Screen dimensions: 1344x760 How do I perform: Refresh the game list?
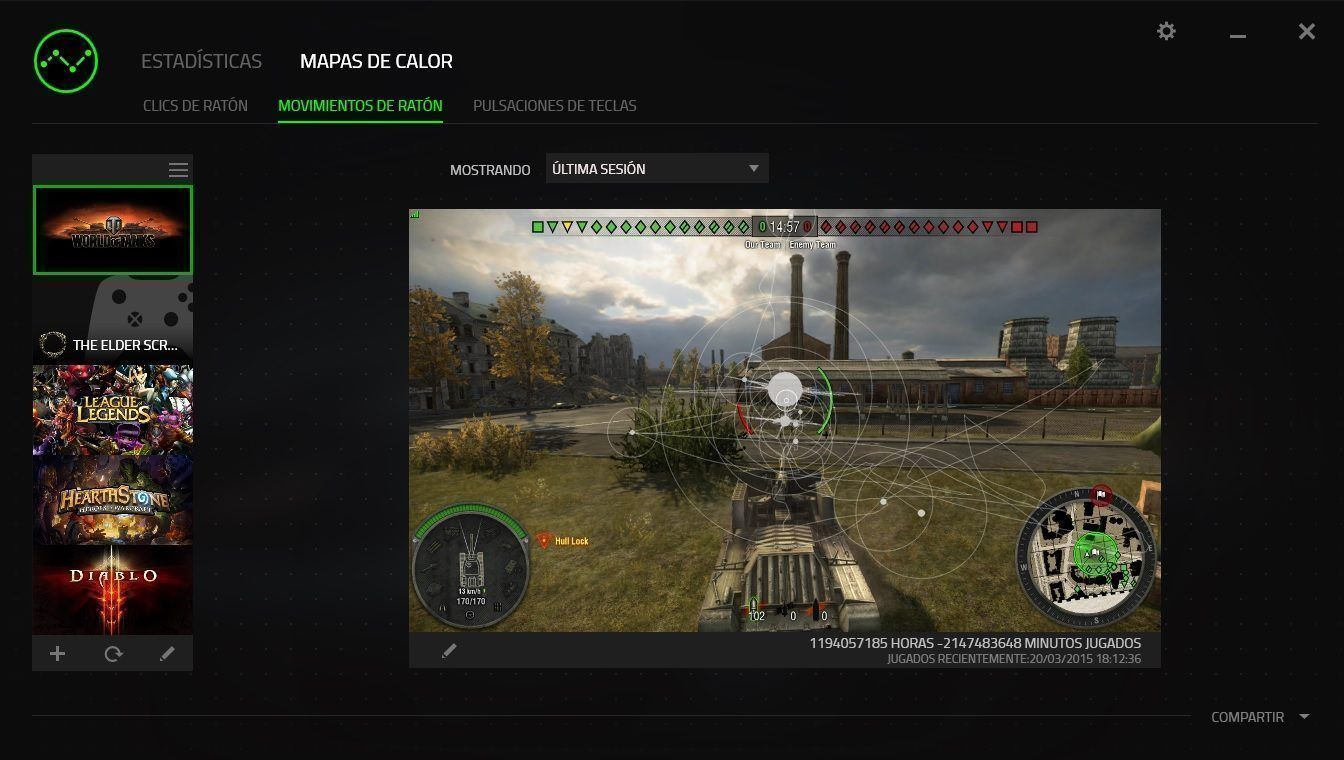pos(113,653)
